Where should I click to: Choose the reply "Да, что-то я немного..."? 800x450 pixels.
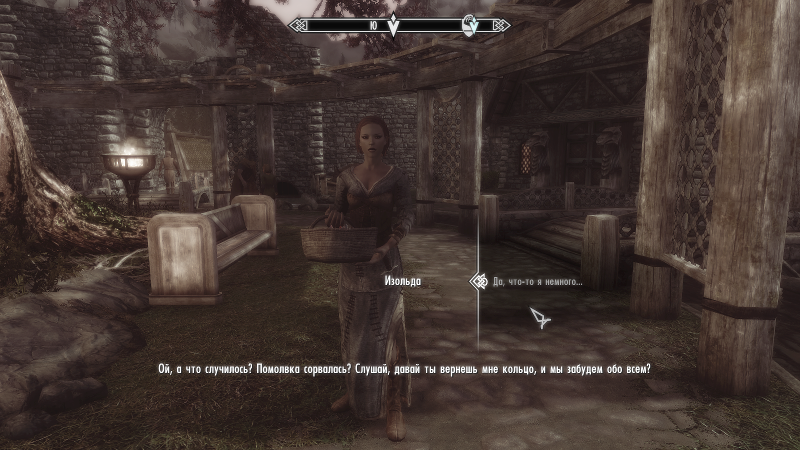point(537,282)
